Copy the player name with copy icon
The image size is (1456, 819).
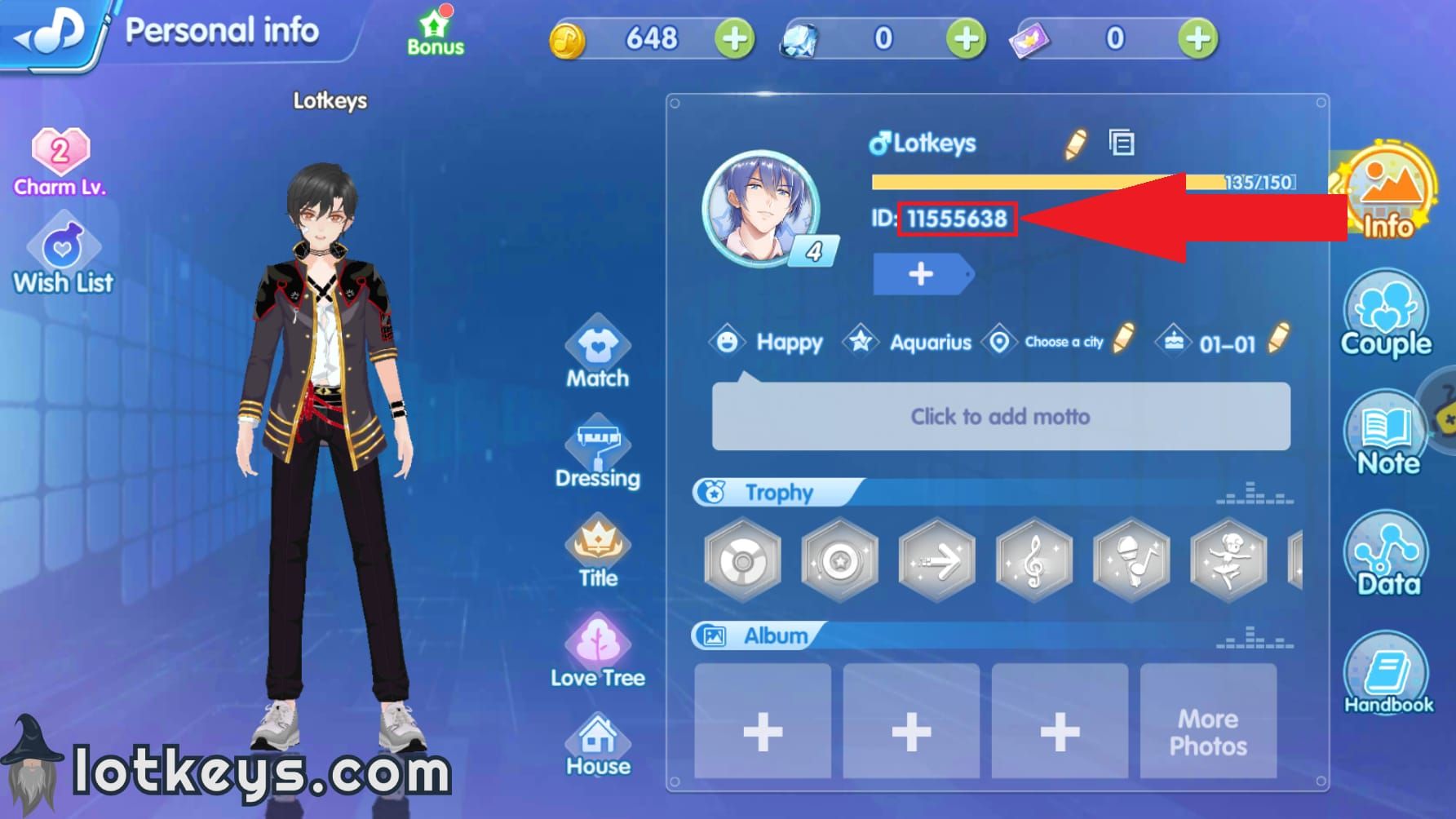1122,141
